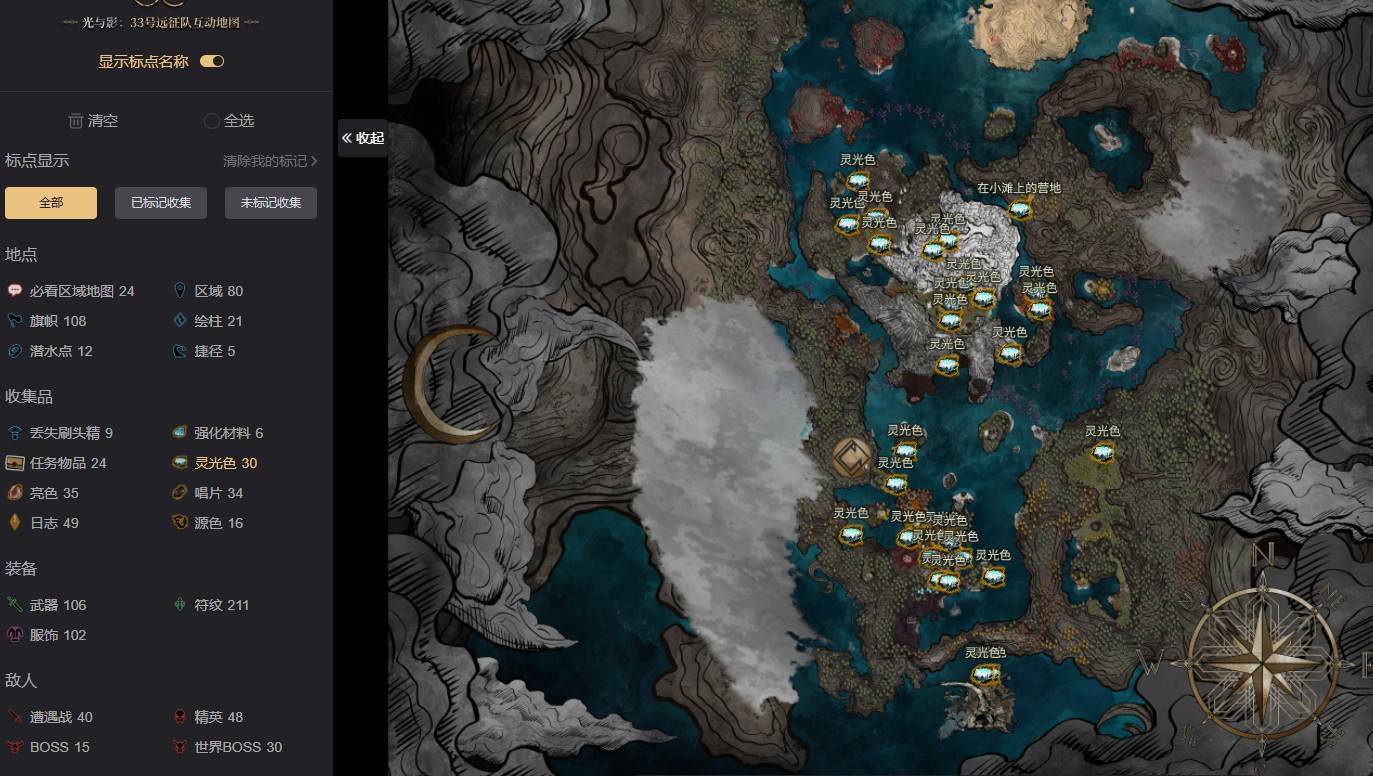Image resolution: width=1373 pixels, height=776 pixels.
Task: Click the 在小滩上的营地 map marker
Action: click(x=1019, y=209)
